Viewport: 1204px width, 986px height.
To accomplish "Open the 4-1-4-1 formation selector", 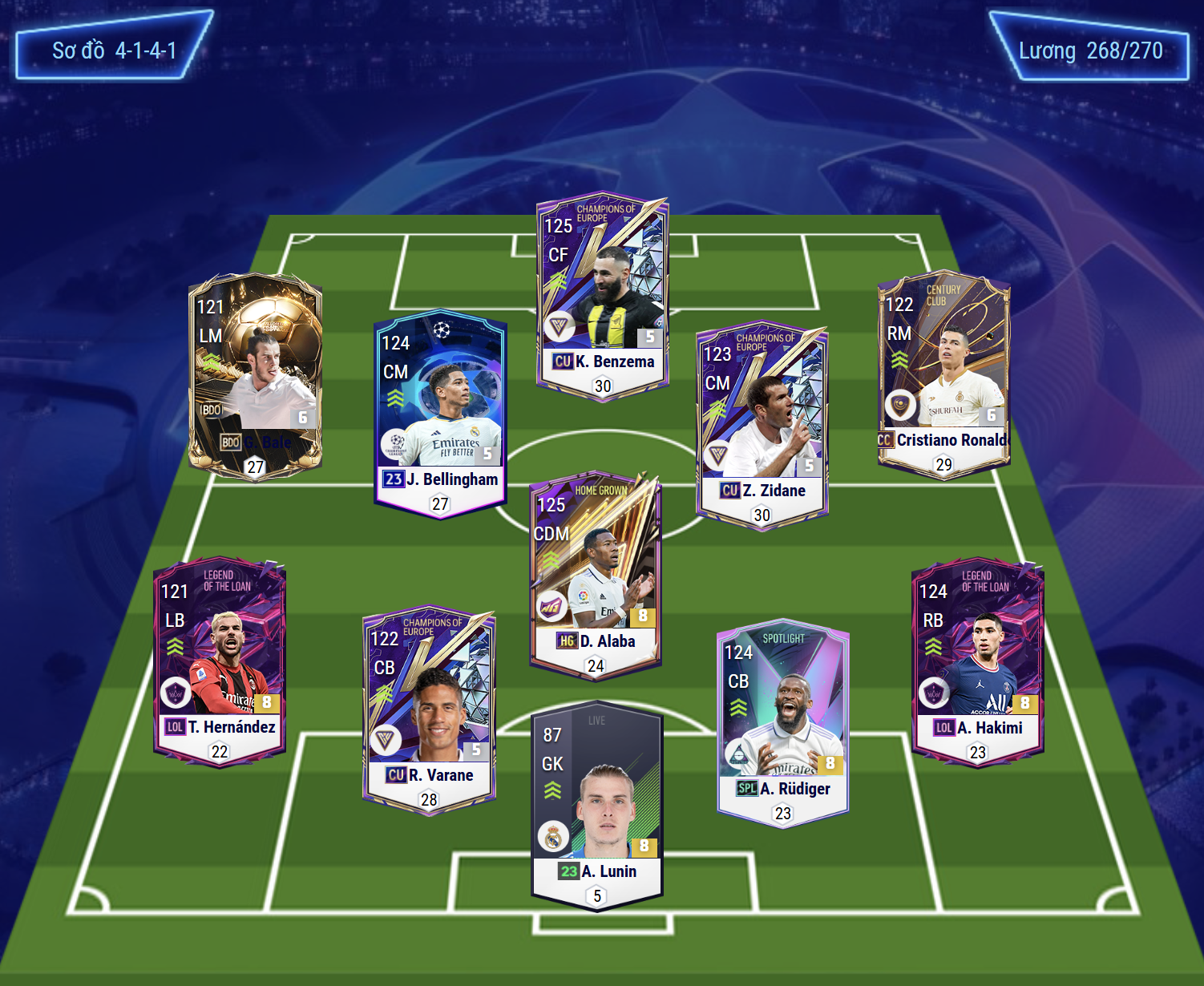I will 114,51.
